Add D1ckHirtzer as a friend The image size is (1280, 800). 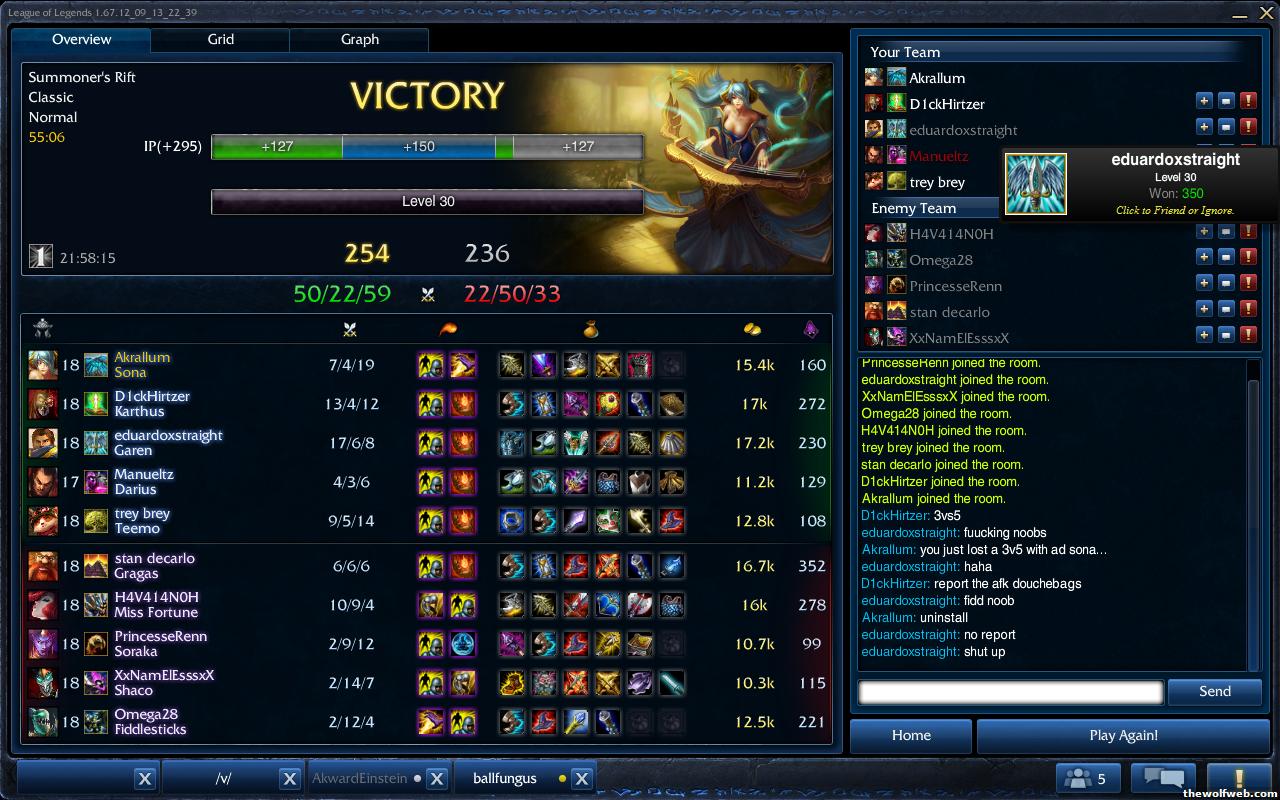pos(1204,101)
